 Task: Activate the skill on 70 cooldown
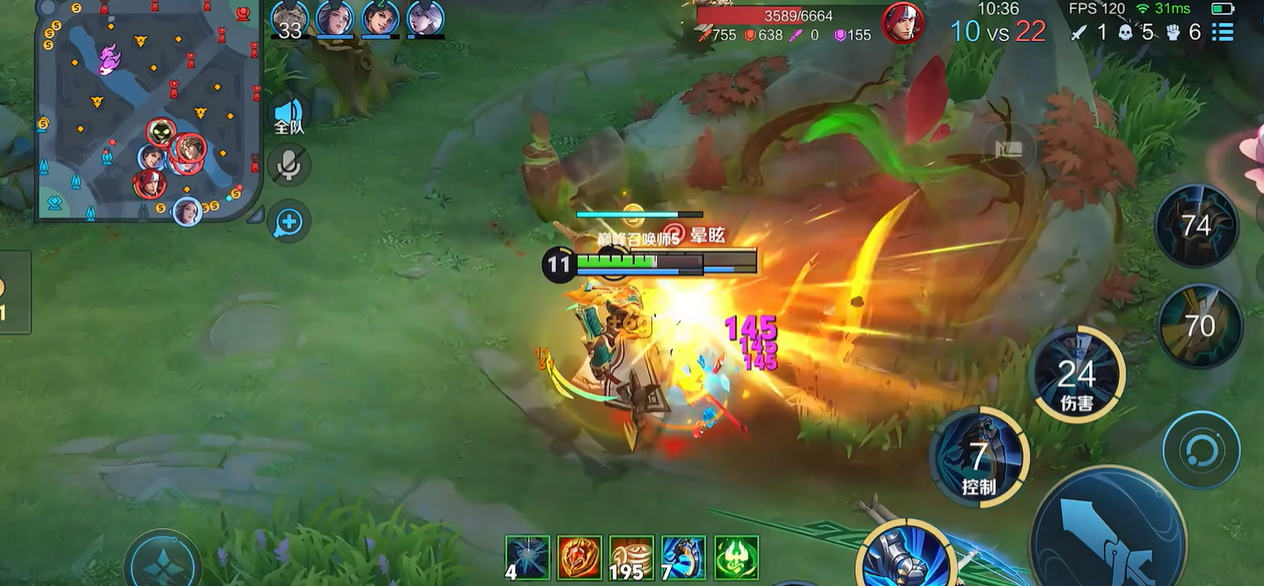[x=1200, y=325]
